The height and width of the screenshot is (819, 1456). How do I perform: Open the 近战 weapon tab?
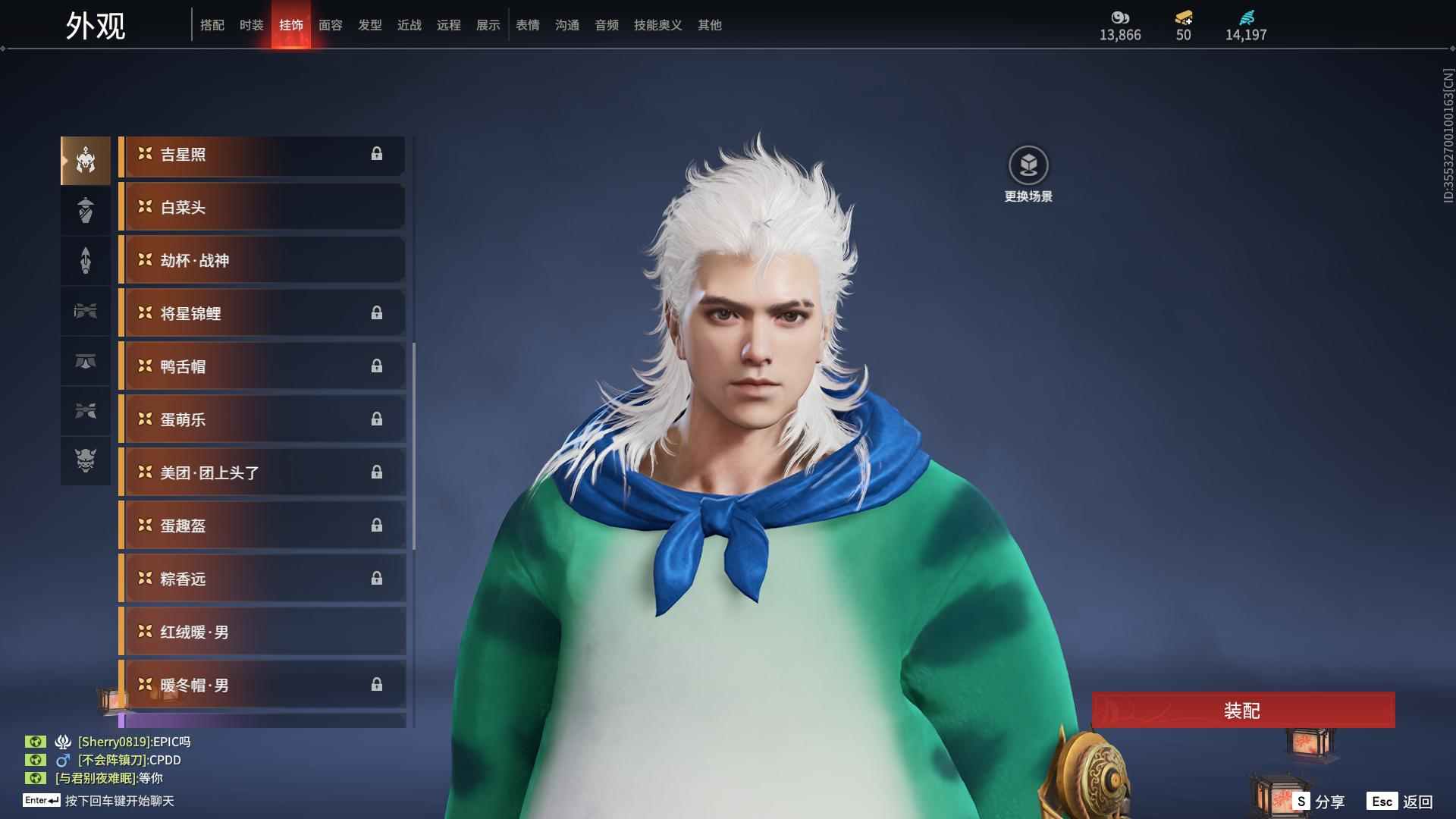click(x=409, y=25)
